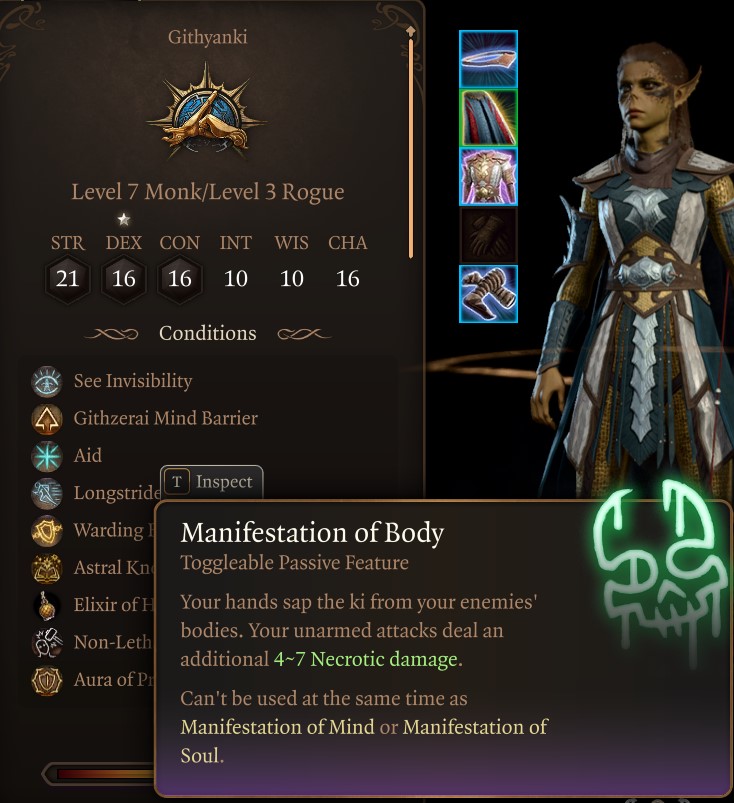734x803 pixels.
Task: Select the Non-Lethal attacks condition icon
Action: 47,643
